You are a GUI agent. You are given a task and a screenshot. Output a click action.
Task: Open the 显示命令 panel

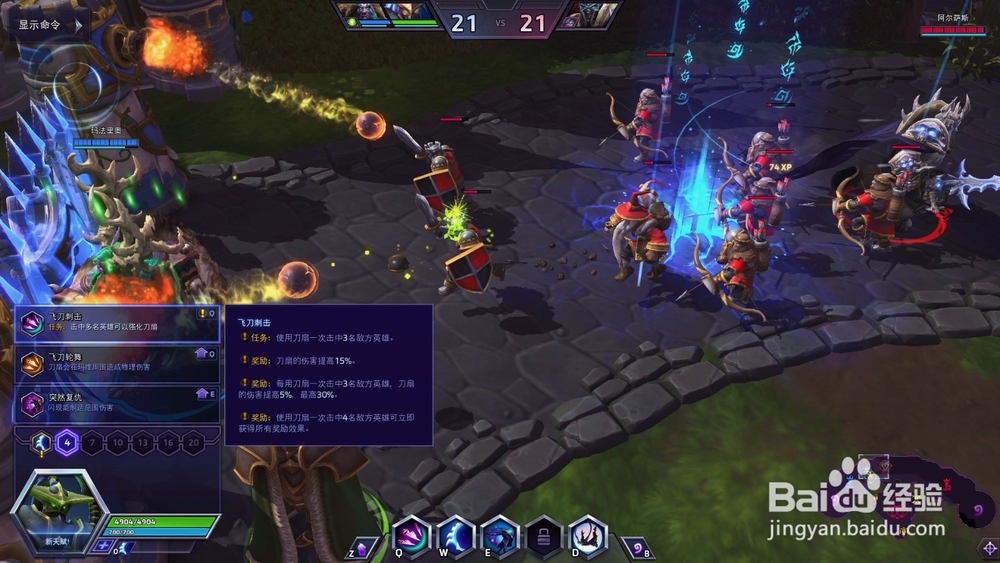[46, 24]
